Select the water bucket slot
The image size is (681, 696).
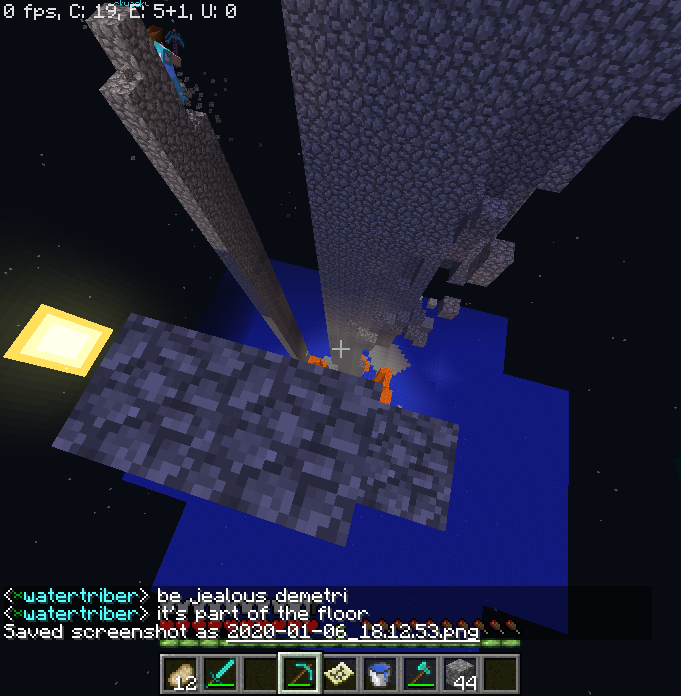(380, 674)
